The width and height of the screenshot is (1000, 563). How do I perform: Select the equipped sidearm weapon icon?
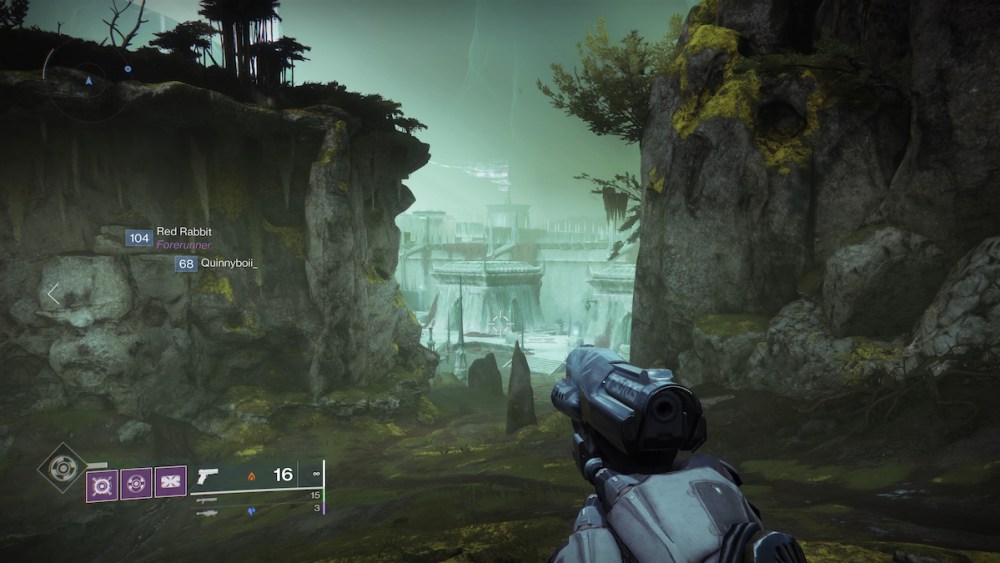point(208,475)
